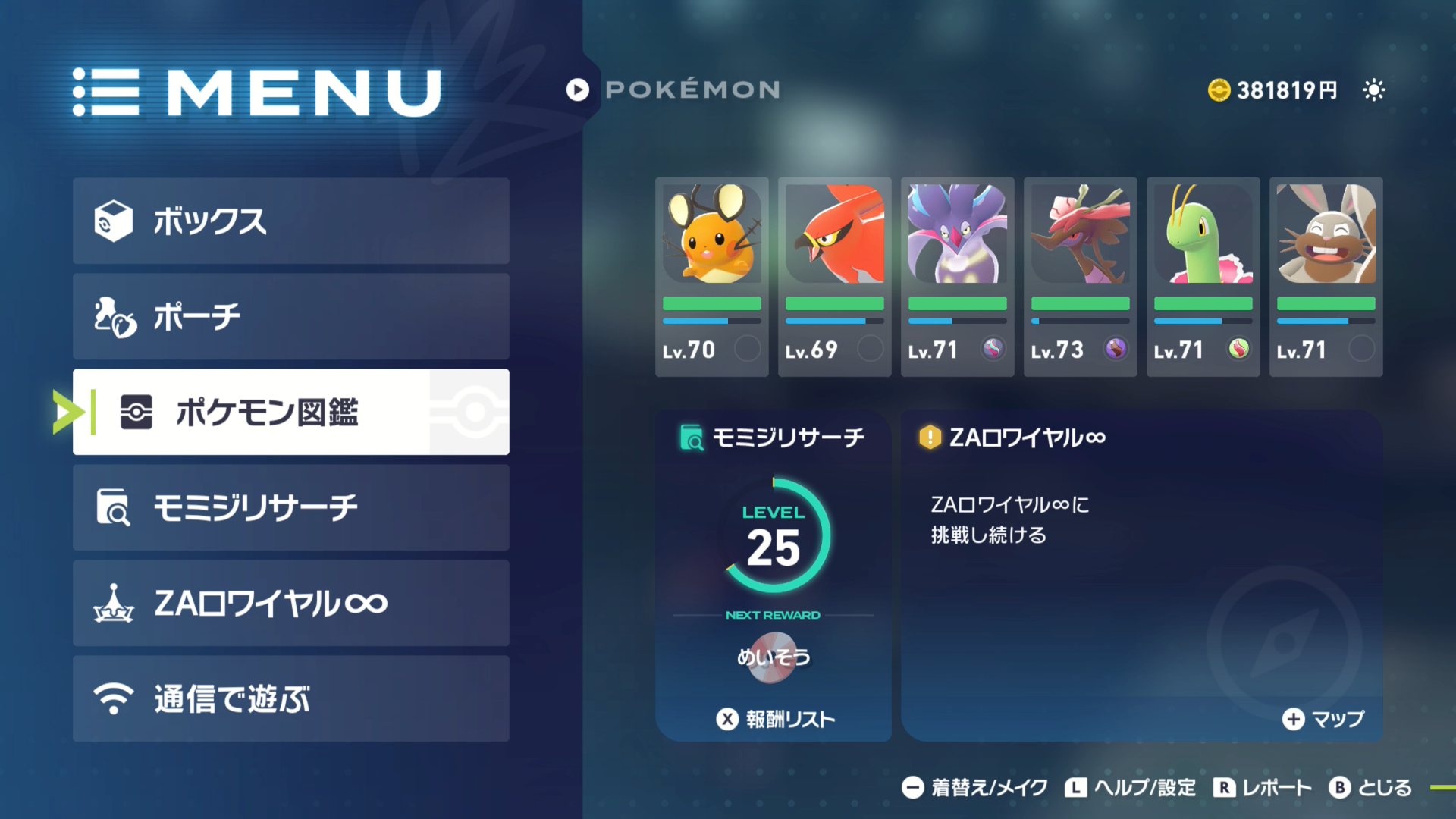Close the menu with とじる
This screenshot has width=1456, height=819.
click(x=1370, y=788)
